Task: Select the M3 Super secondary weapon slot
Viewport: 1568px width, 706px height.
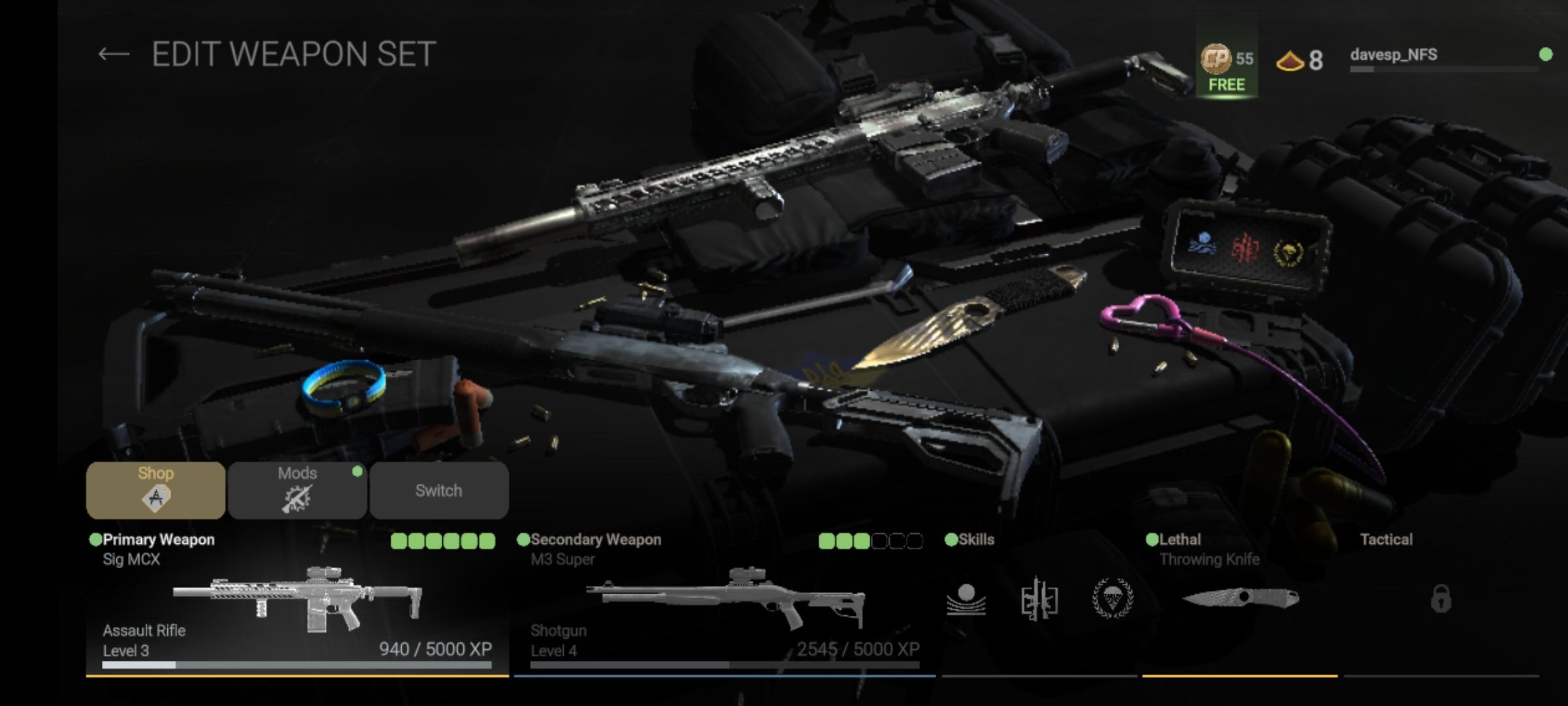Action: [x=725, y=600]
